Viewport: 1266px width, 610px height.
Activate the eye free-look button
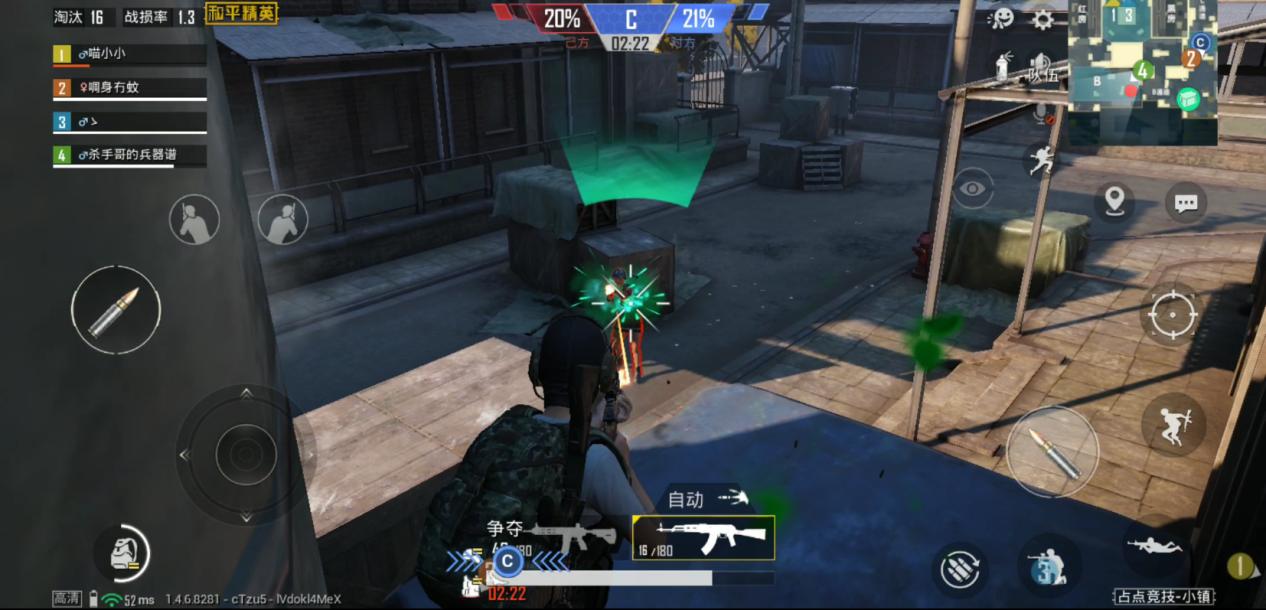(972, 188)
